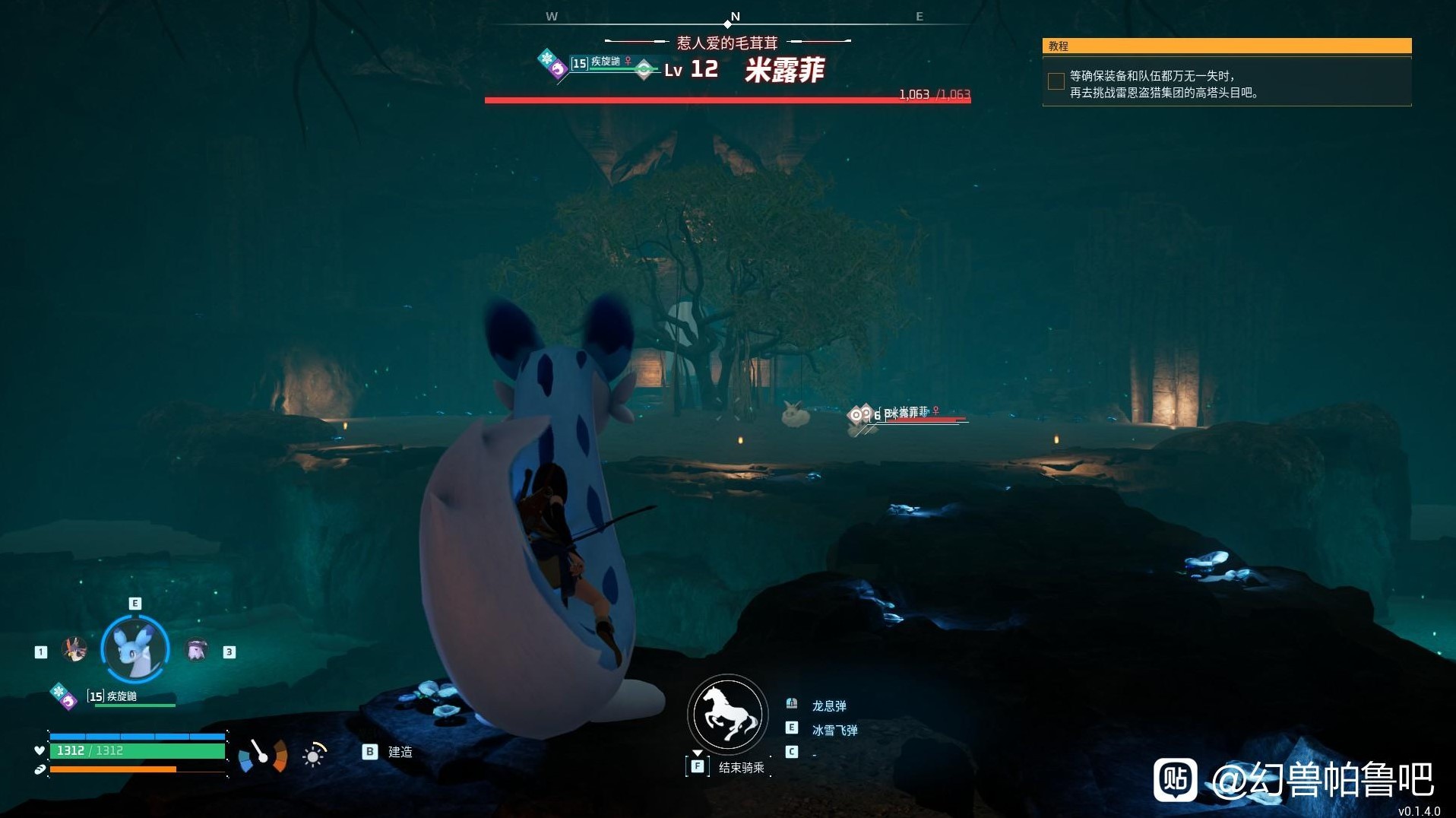Image resolution: width=1456 pixels, height=818 pixels.
Task: Click the temperature gauge indicator
Action: click(263, 756)
